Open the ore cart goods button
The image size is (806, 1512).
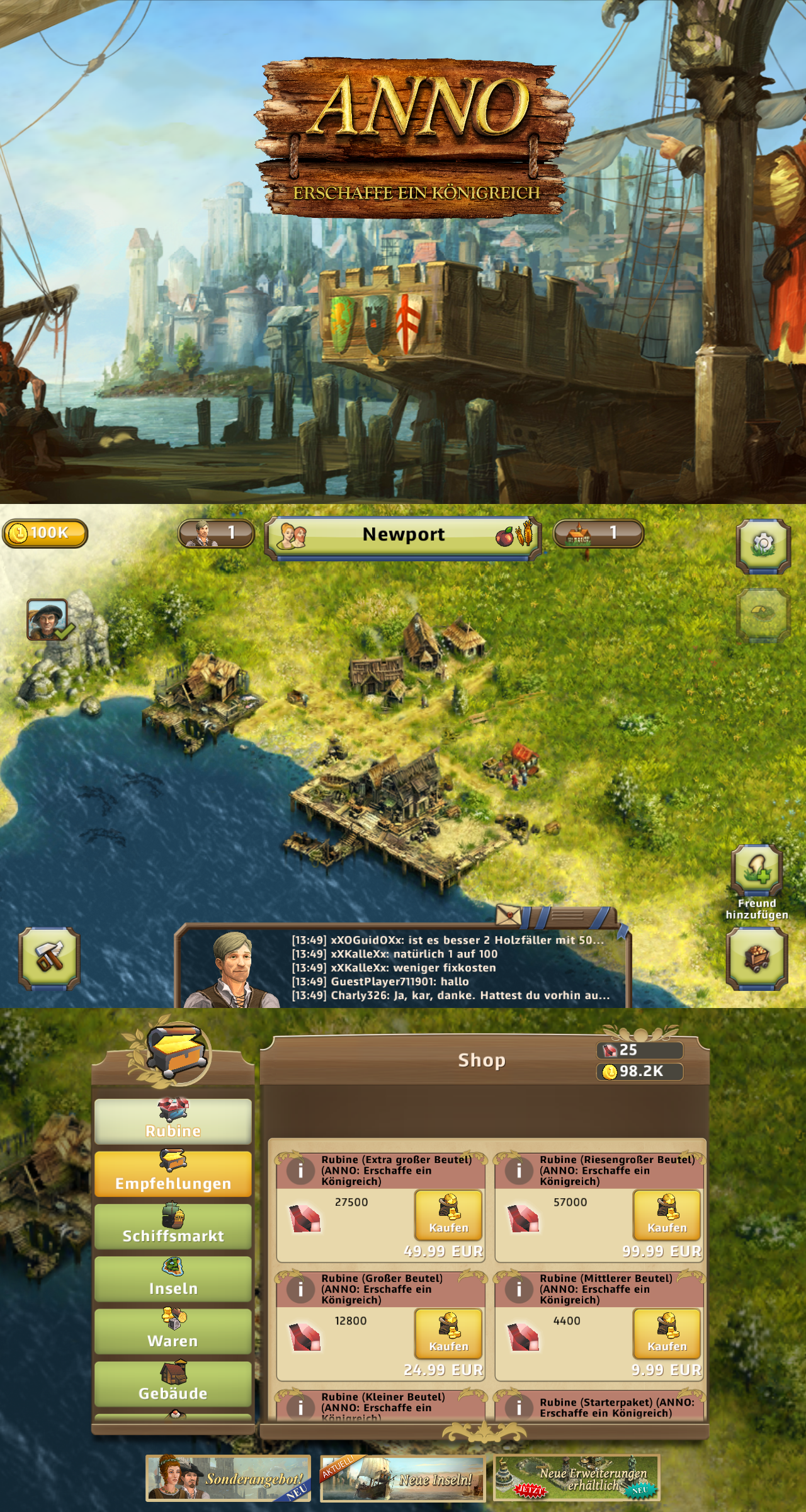(x=757, y=958)
